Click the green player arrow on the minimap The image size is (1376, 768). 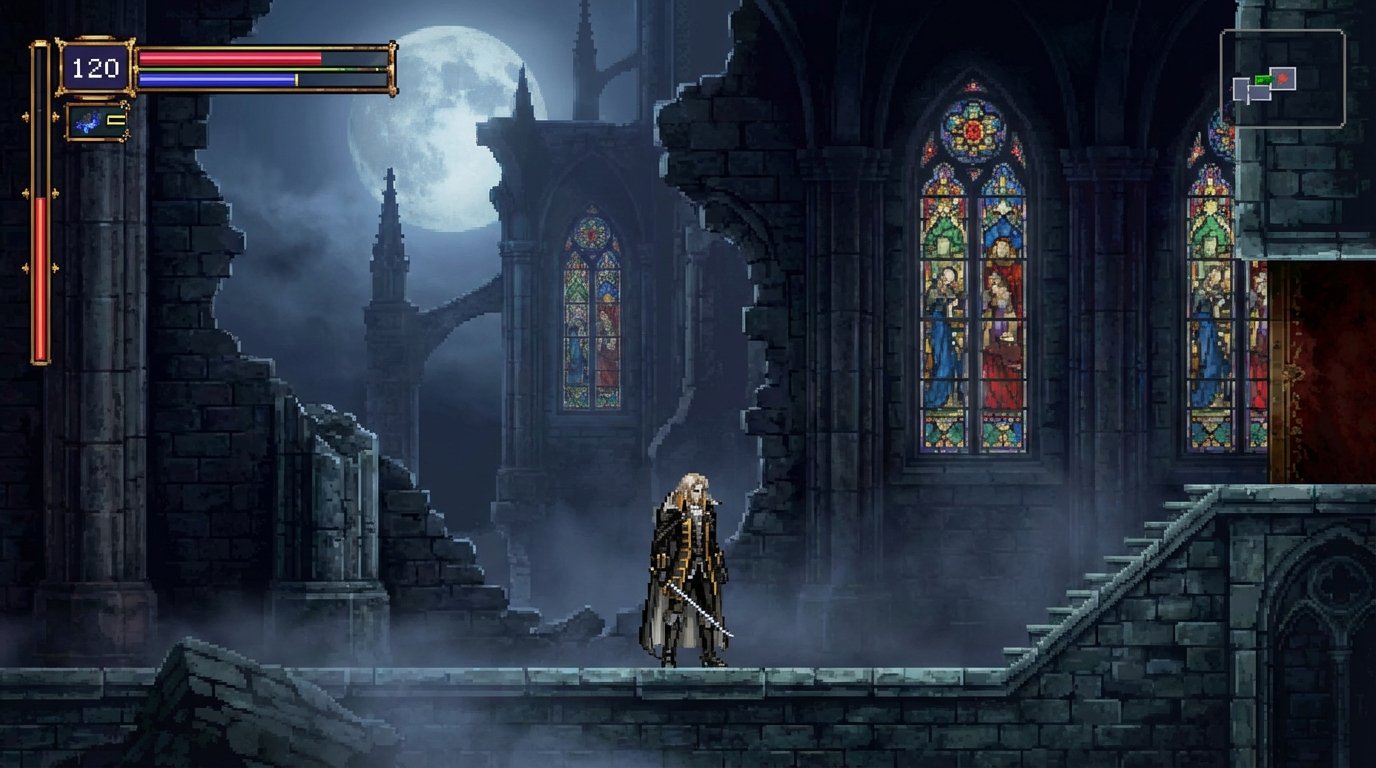tap(1263, 79)
